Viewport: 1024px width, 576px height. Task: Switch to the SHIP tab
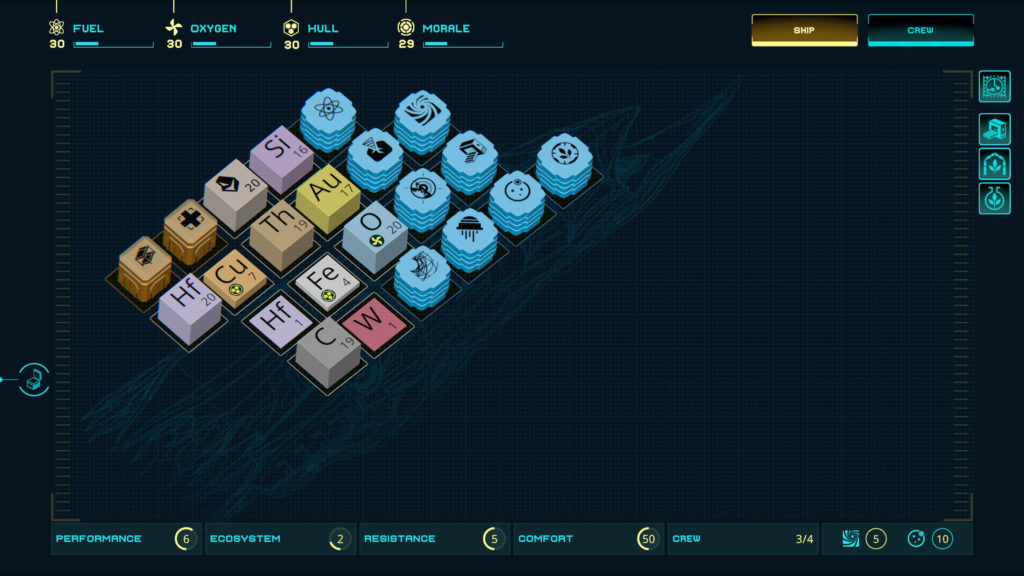(x=804, y=30)
